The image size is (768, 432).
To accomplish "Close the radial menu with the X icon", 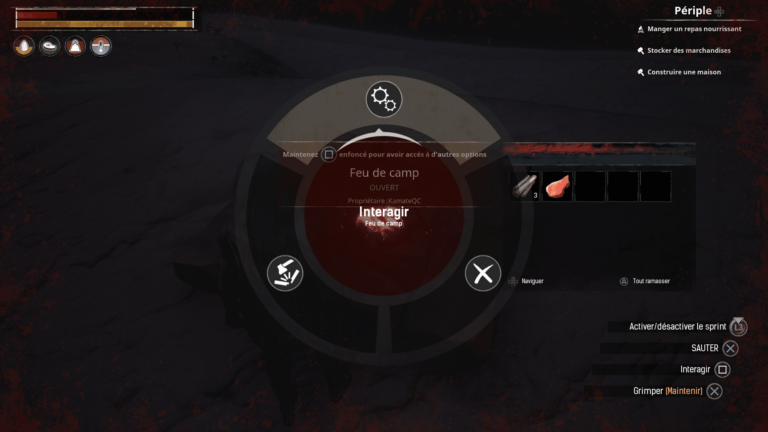I will pyautogui.click(x=483, y=273).
